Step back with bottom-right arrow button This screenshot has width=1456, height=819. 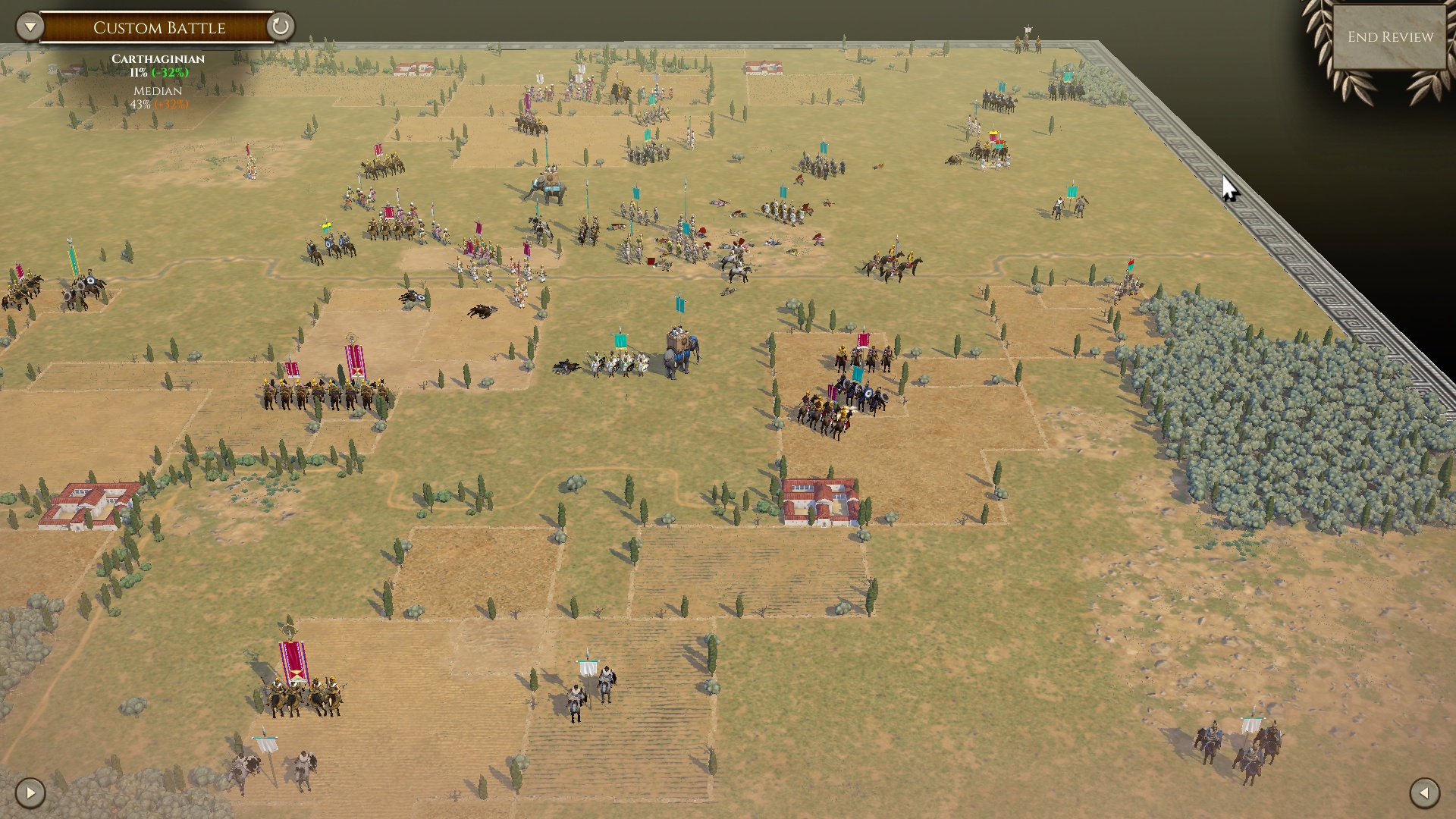click(x=1424, y=793)
